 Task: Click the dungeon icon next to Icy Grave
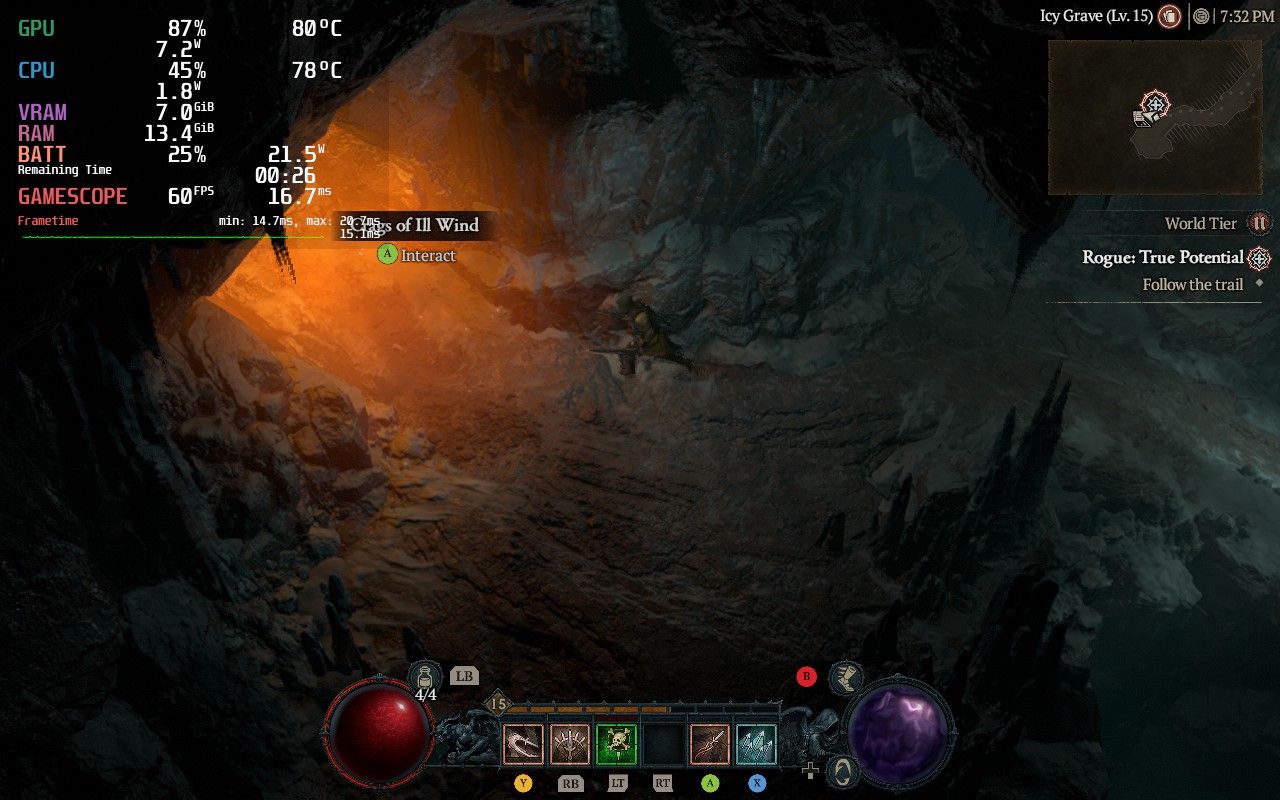pos(1169,16)
